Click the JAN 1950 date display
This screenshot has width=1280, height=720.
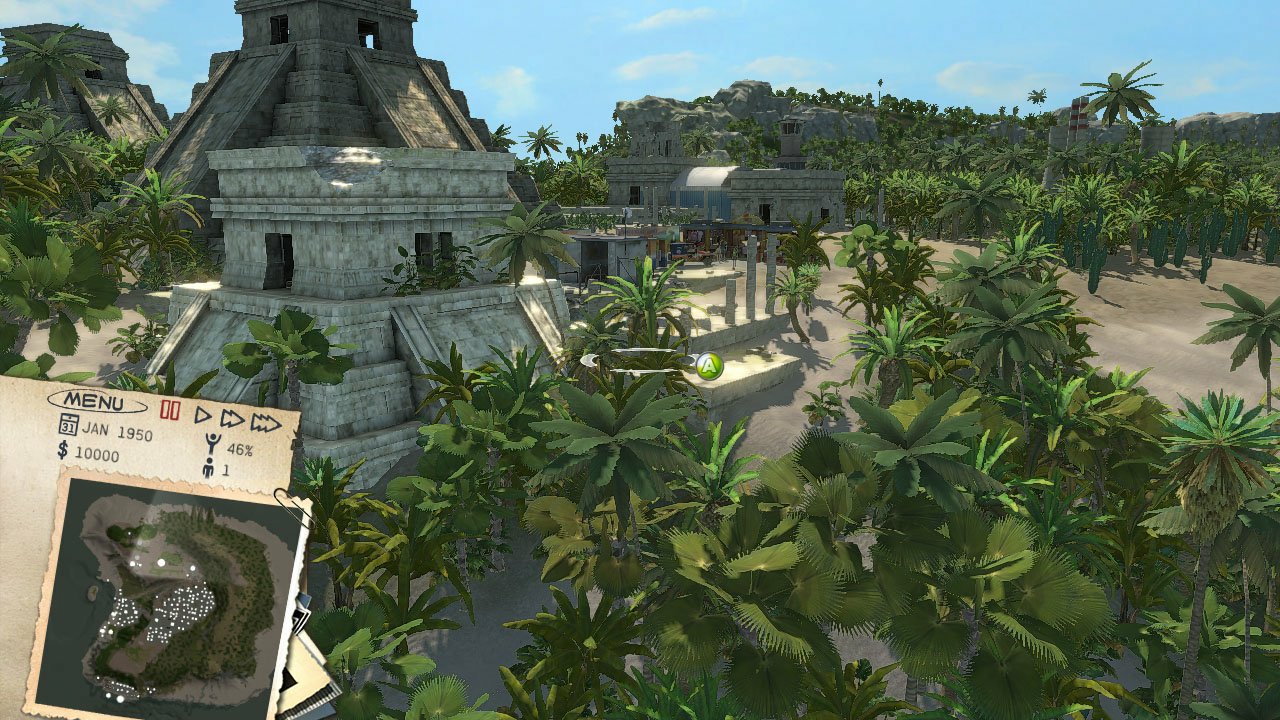[118, 431]
